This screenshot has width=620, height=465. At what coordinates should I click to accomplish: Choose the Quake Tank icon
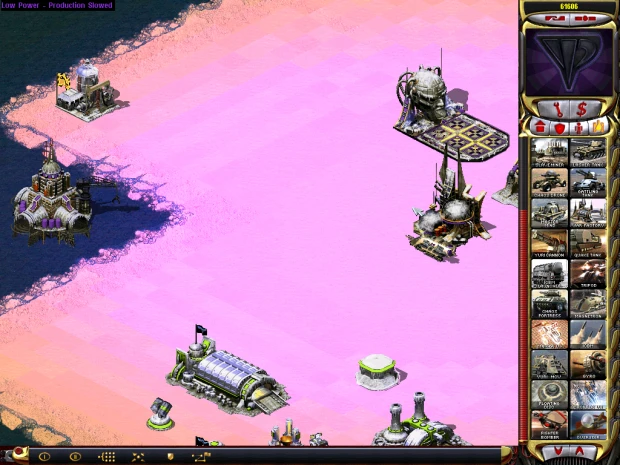(588, 241)
